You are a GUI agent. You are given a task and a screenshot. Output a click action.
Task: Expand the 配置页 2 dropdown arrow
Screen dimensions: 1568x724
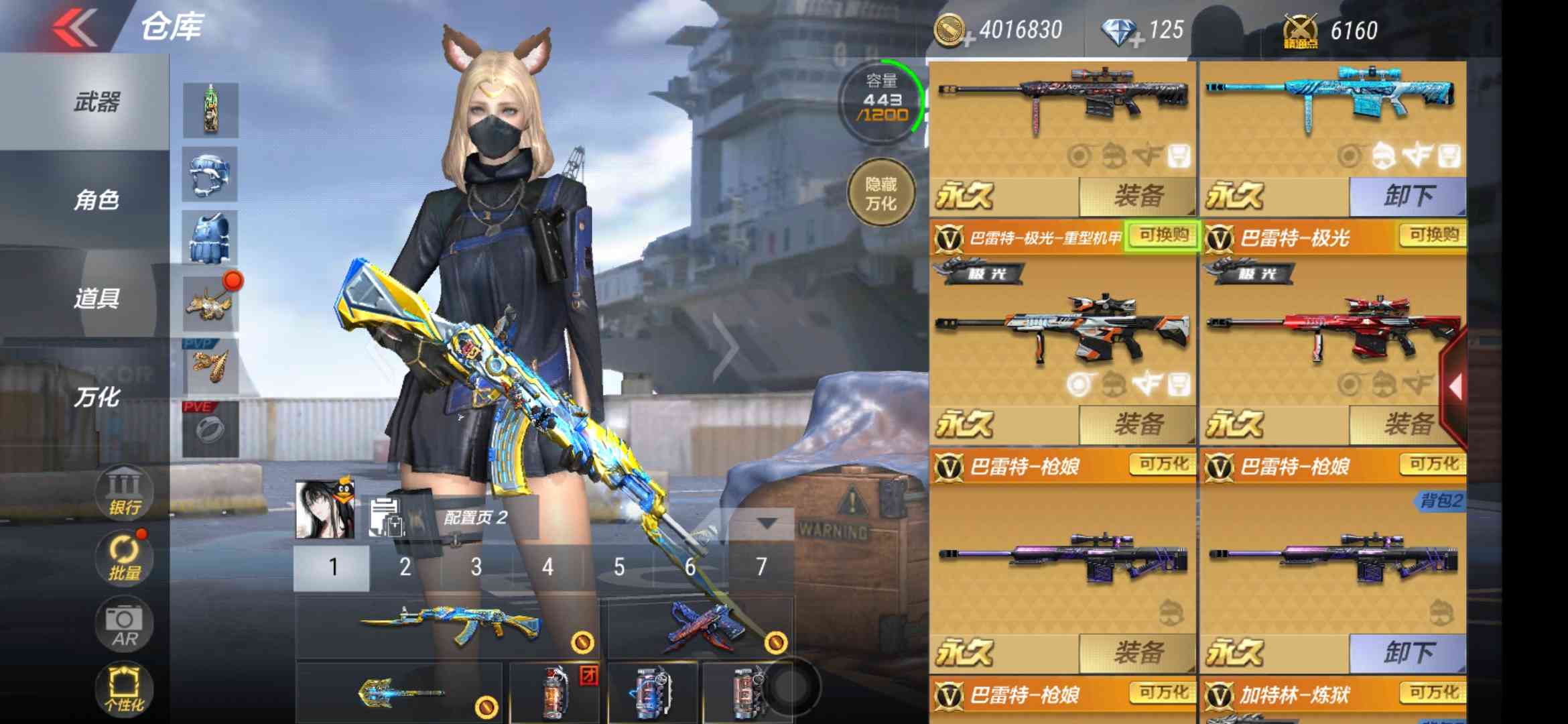tap(767, 522)
